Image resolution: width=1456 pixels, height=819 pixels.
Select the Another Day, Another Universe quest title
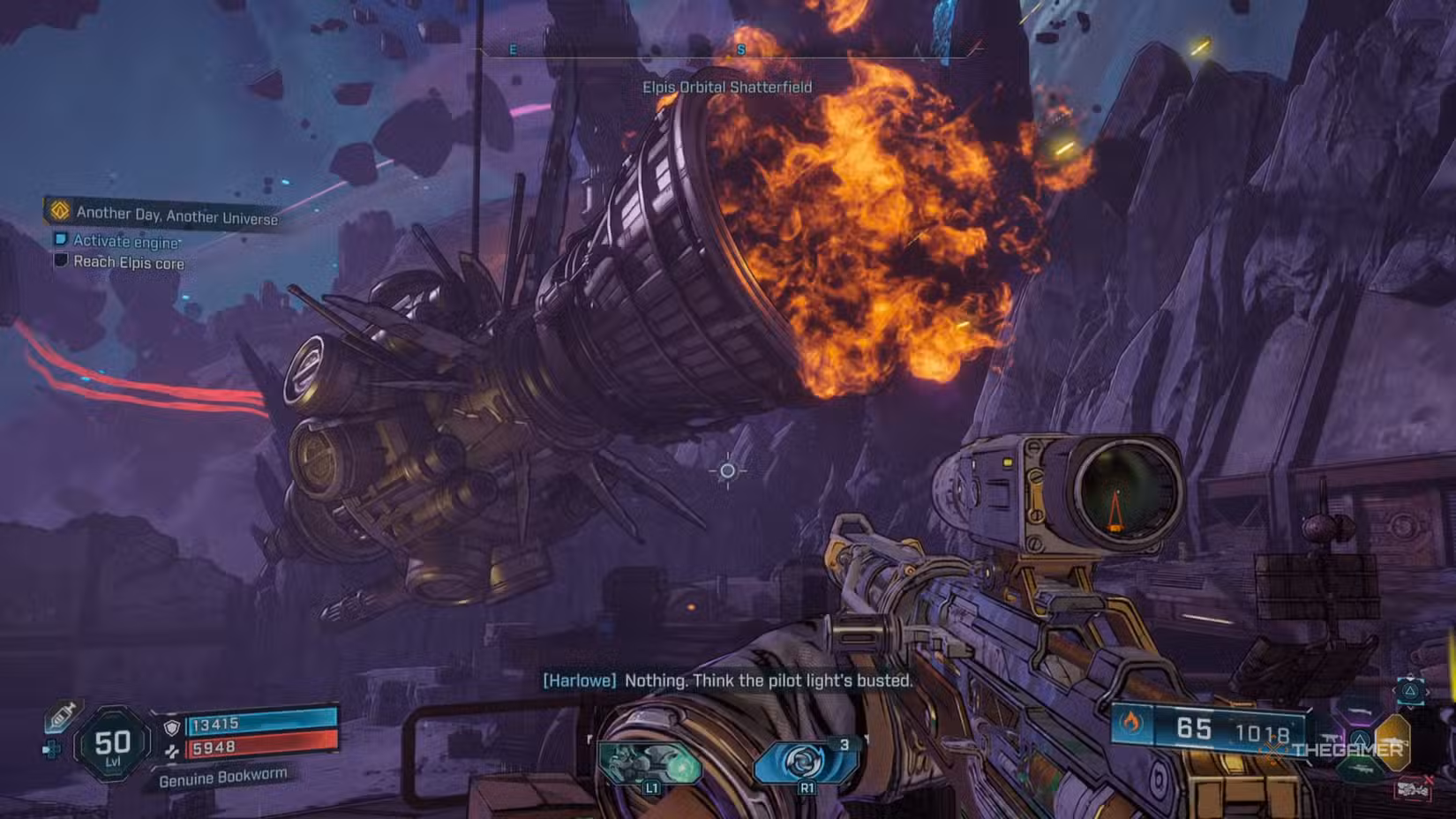176,214
